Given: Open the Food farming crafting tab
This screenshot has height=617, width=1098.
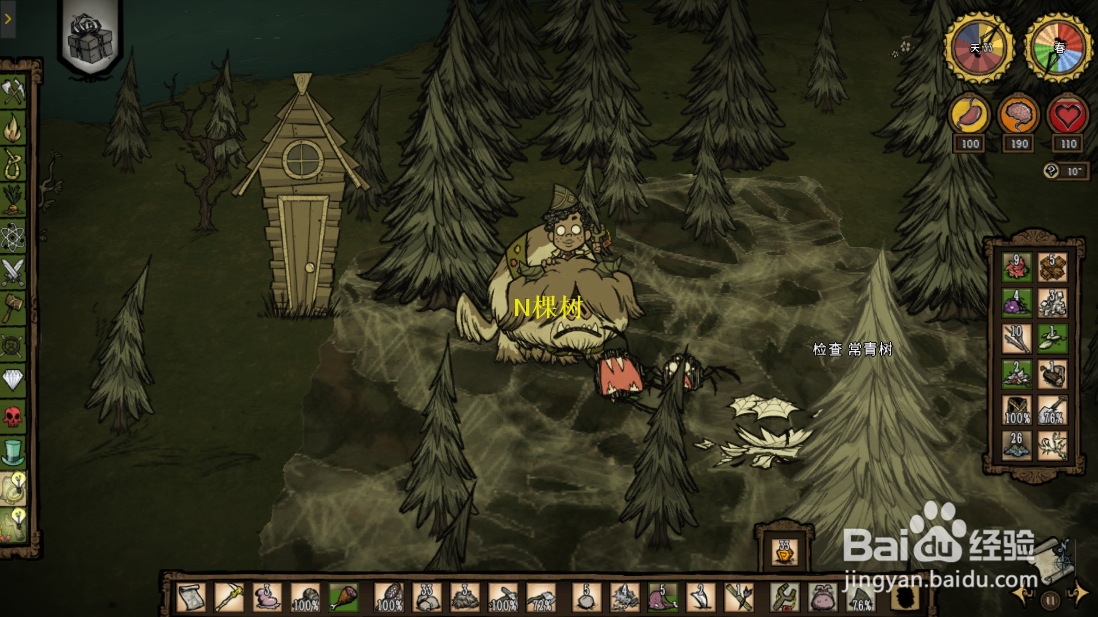Looking at the screenshot, I should 13,198.
